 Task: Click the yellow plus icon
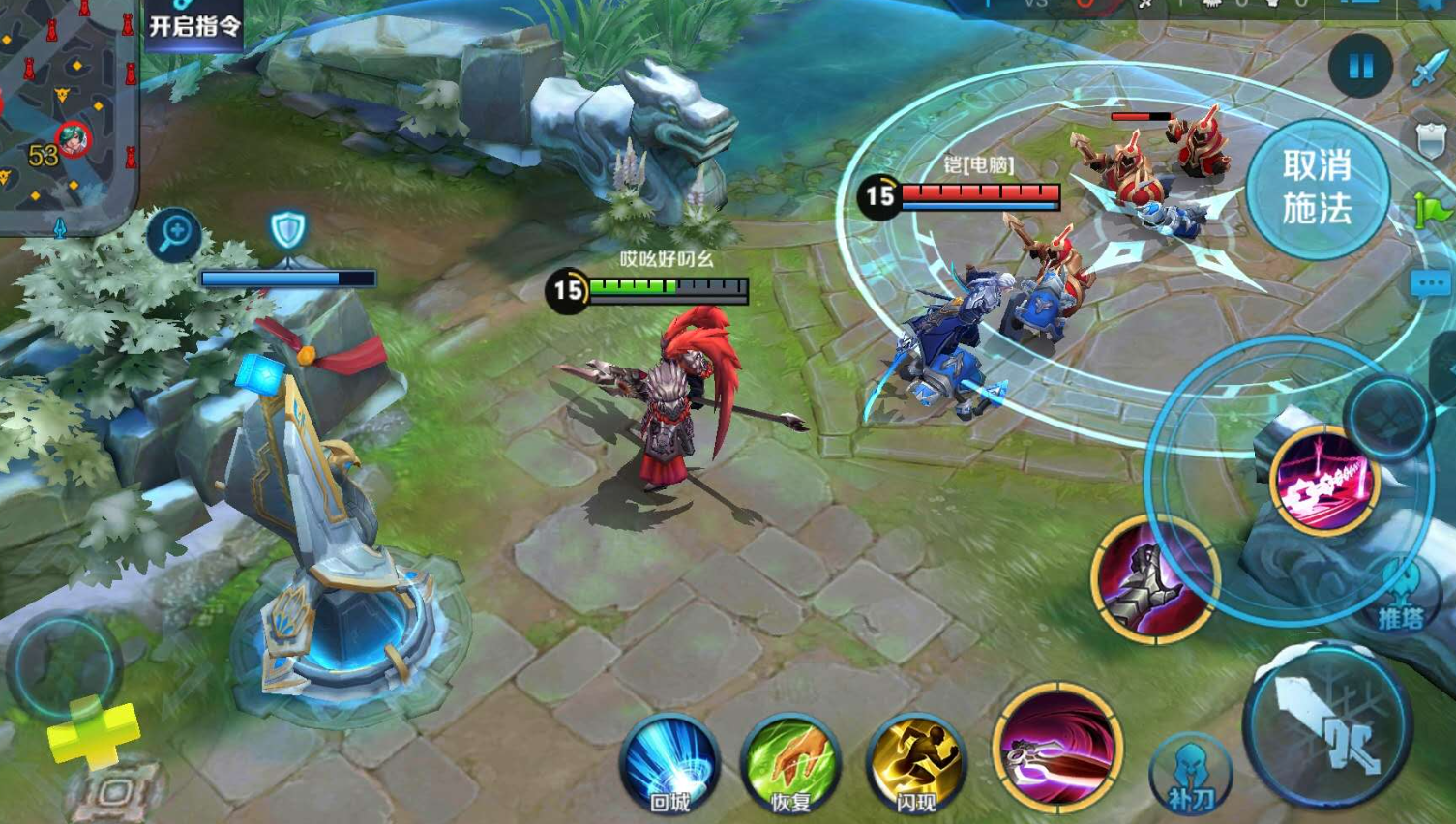click(93, 730)
